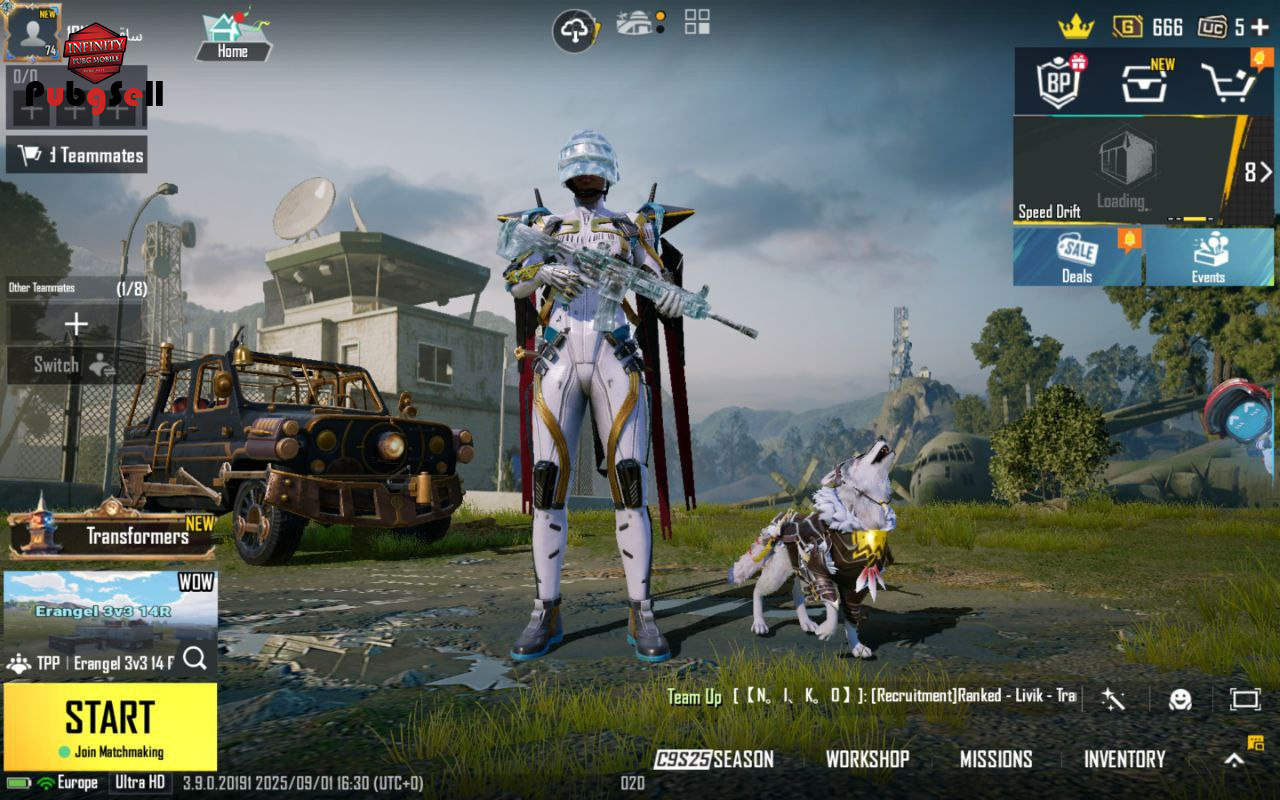This screenshot has width=1280, height=800.
Task: Open the Missions menu
Action: coord(995,759)
